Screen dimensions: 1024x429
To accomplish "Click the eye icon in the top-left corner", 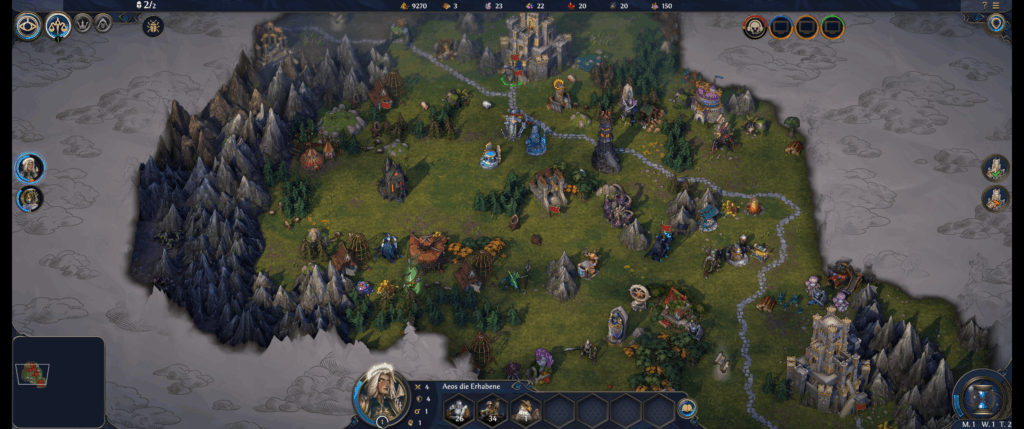I will [x=28, y=26].
